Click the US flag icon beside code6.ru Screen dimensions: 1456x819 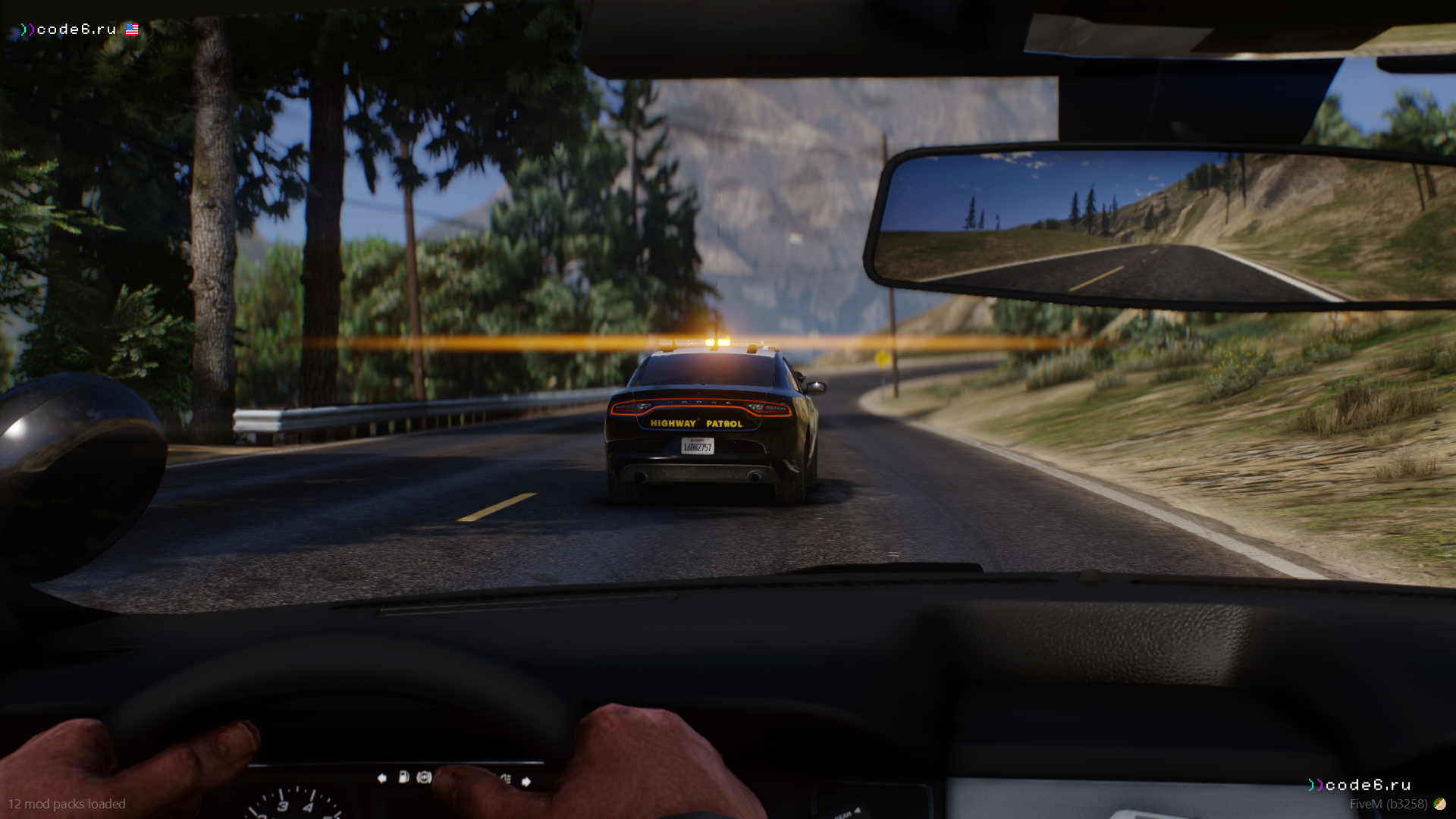[132, 30]
